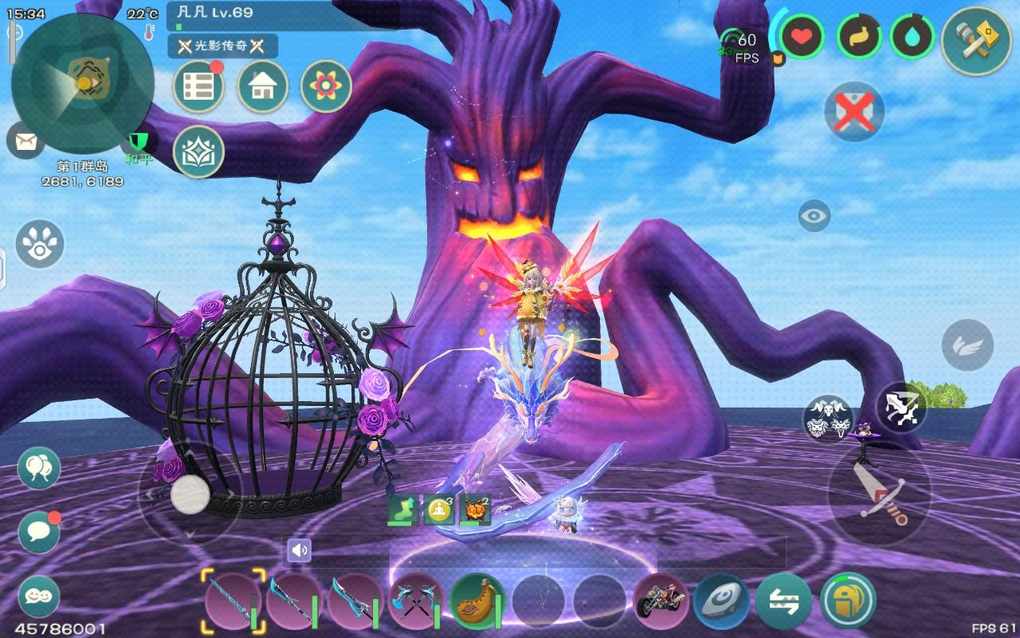Open the star book icon below the list

(198, 151)
